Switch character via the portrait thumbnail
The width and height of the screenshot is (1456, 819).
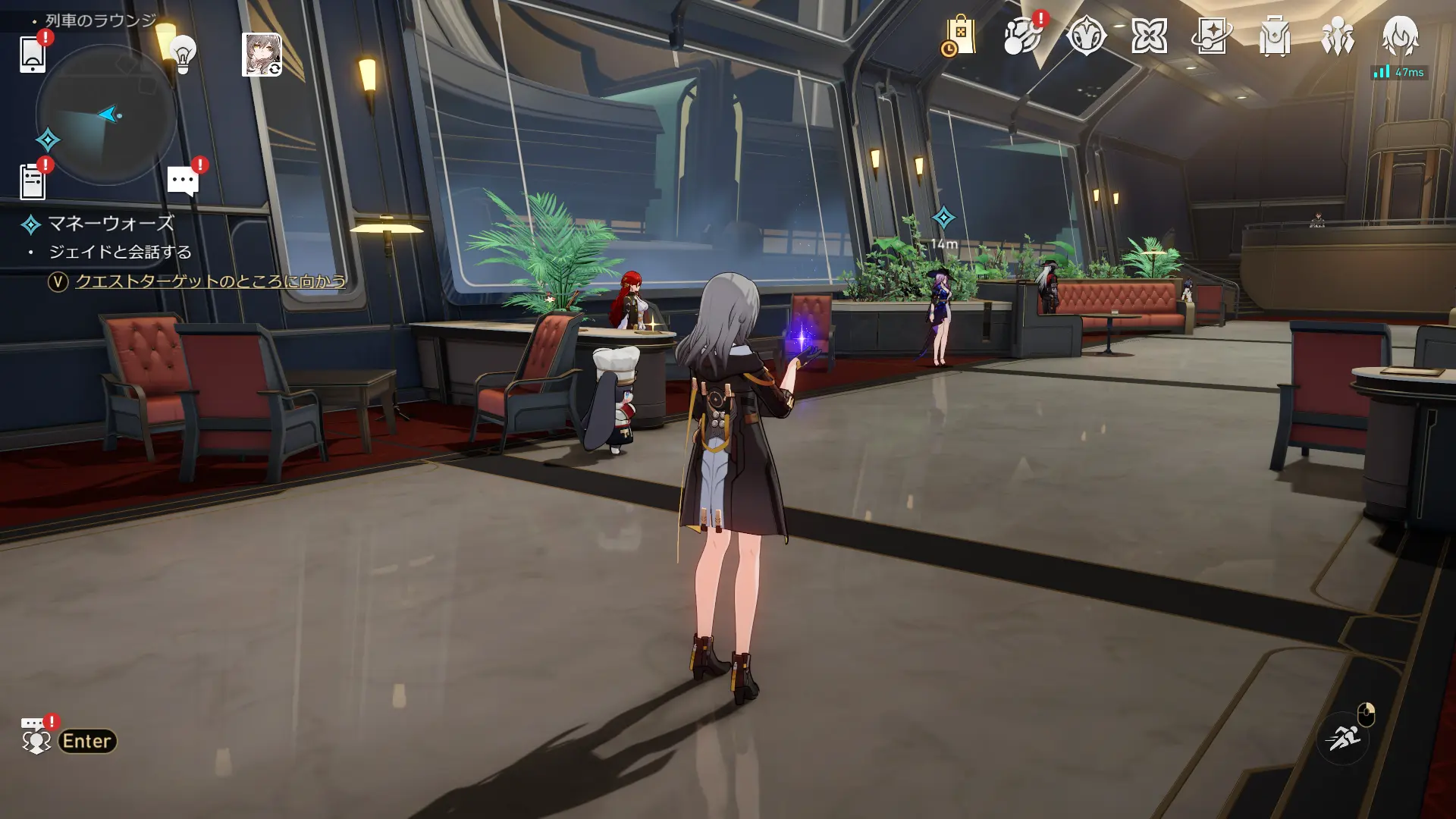click(x=262, y=55)
